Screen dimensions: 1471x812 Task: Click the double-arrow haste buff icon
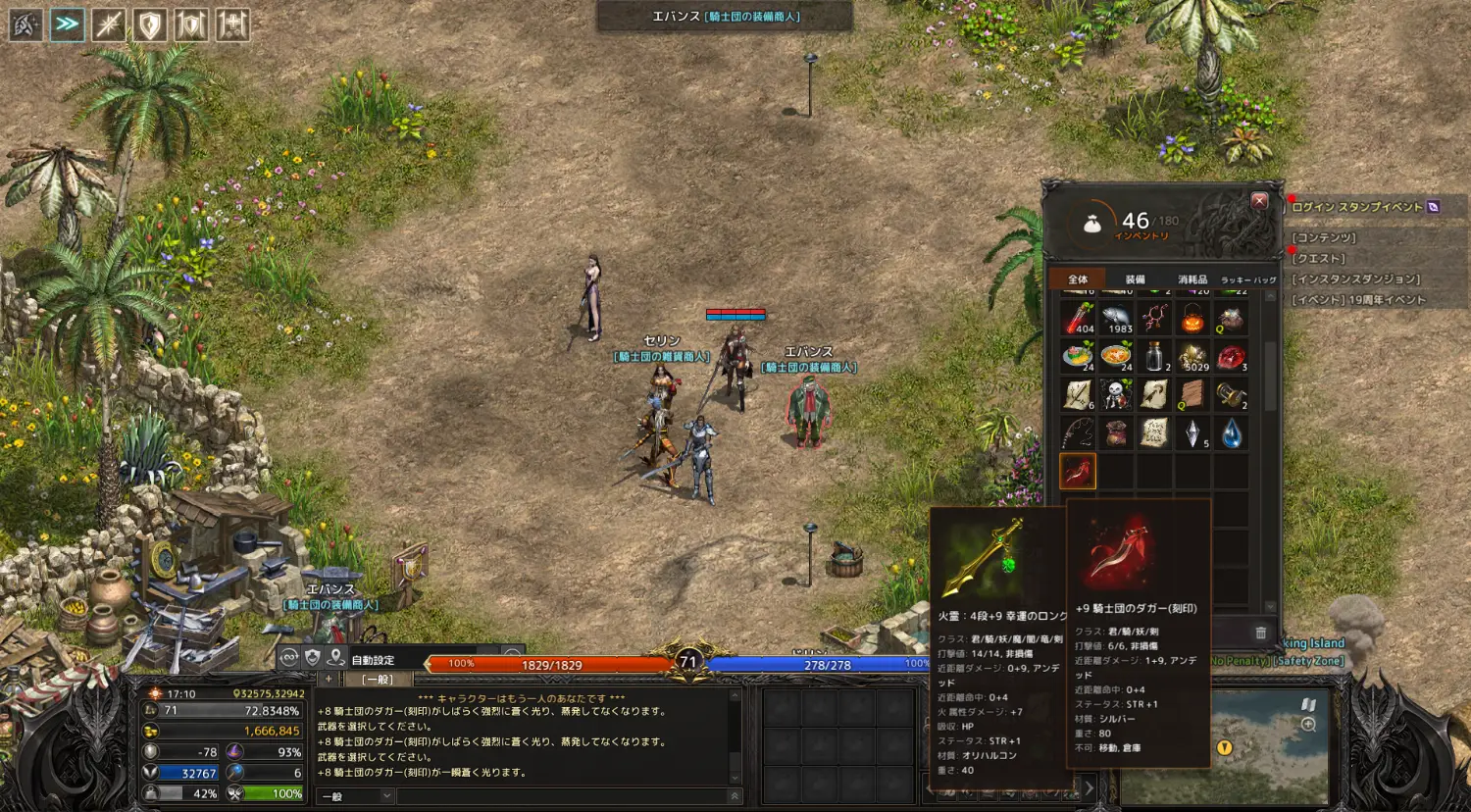pos(67,25)
